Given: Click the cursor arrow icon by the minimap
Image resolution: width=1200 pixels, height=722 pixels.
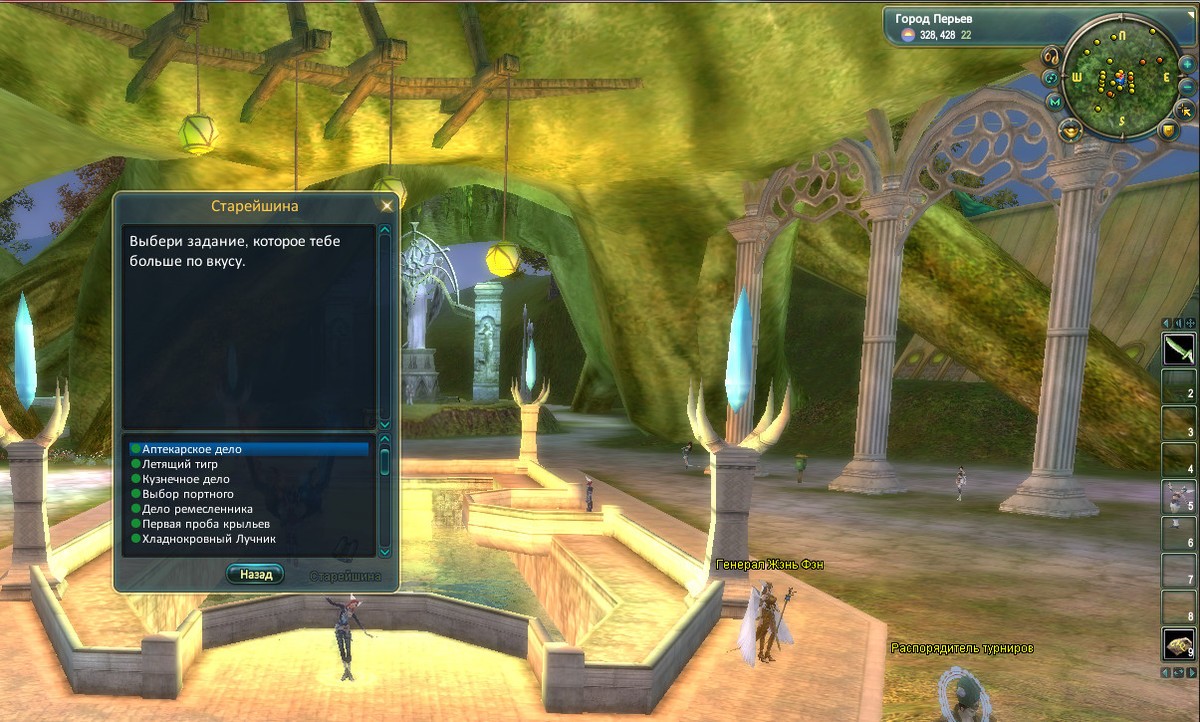Looking at the screenshot, I should pyautogui.click(x=1183, y=108).
